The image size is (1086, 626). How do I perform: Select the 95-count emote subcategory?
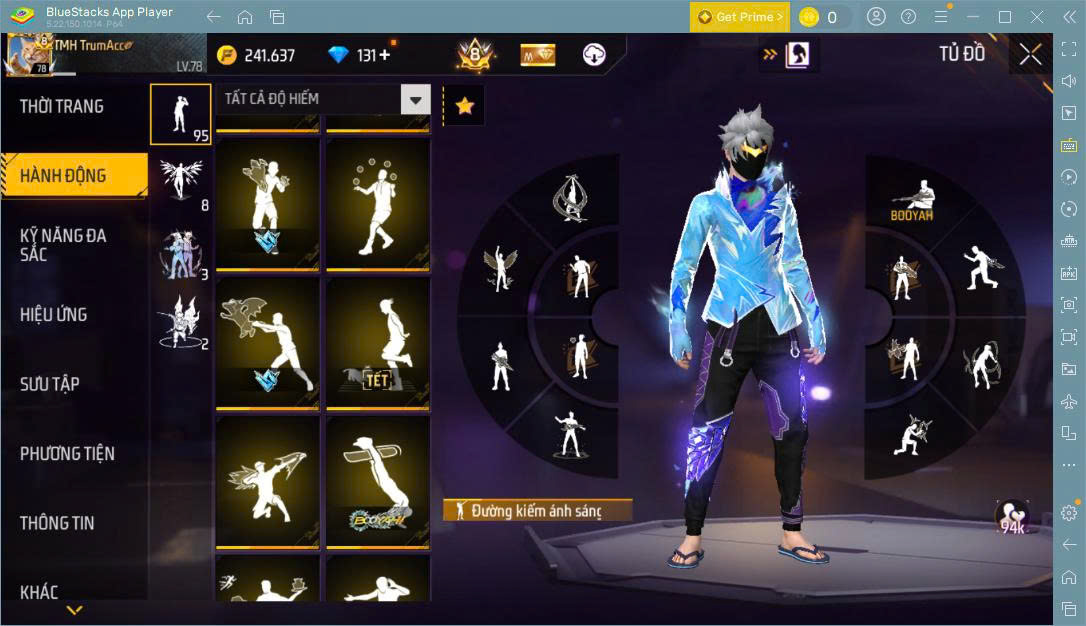click(x=181, y=114)
